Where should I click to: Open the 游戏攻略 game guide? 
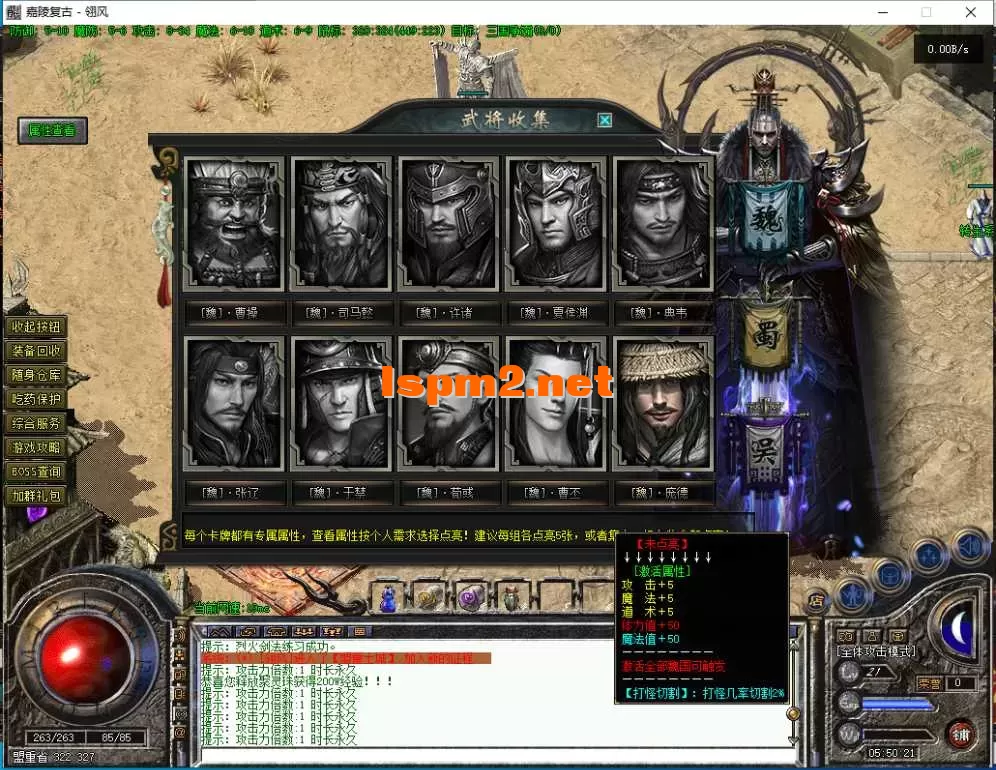point(37,447)
